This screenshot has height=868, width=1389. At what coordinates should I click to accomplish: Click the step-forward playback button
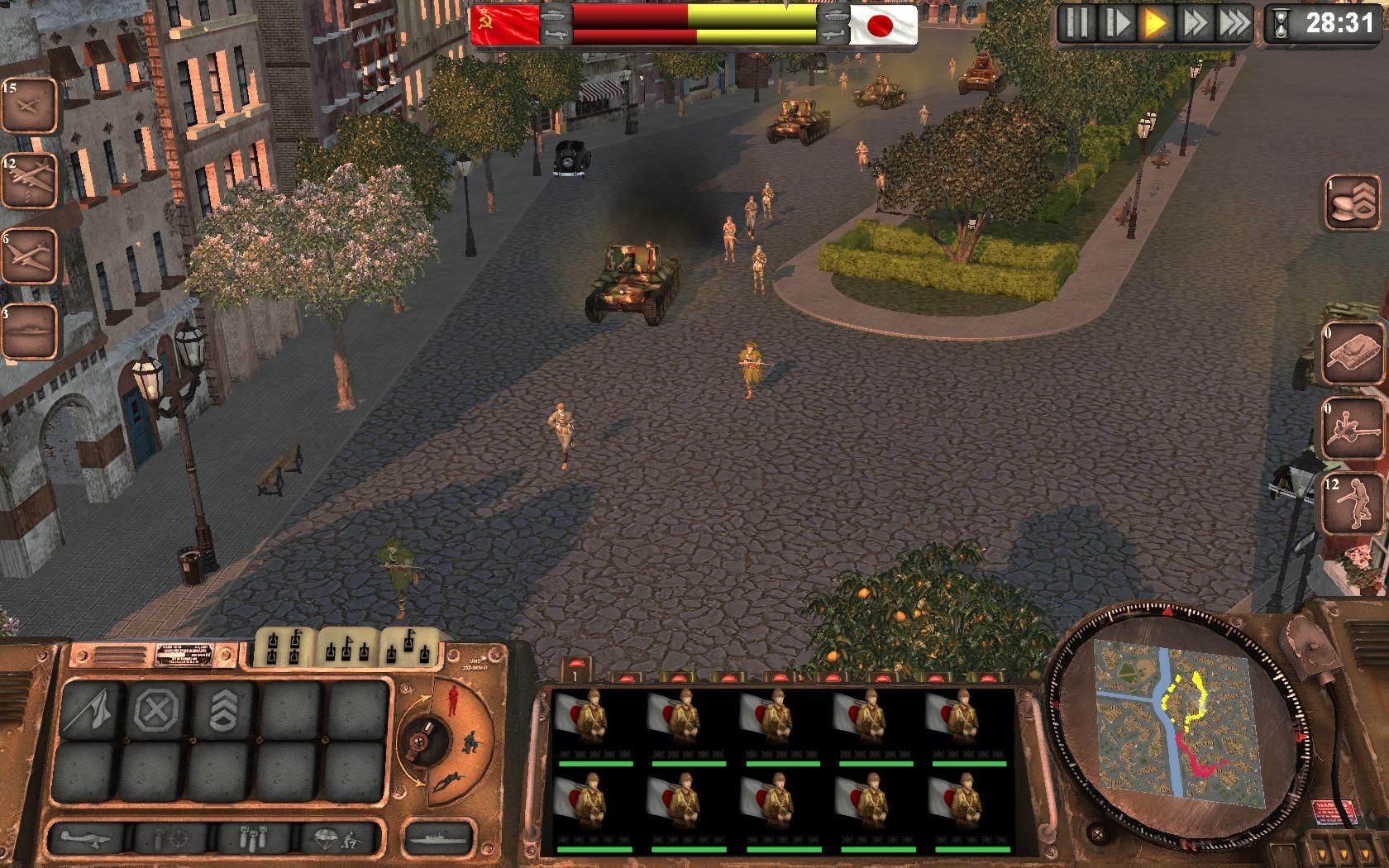point(1115,23)
